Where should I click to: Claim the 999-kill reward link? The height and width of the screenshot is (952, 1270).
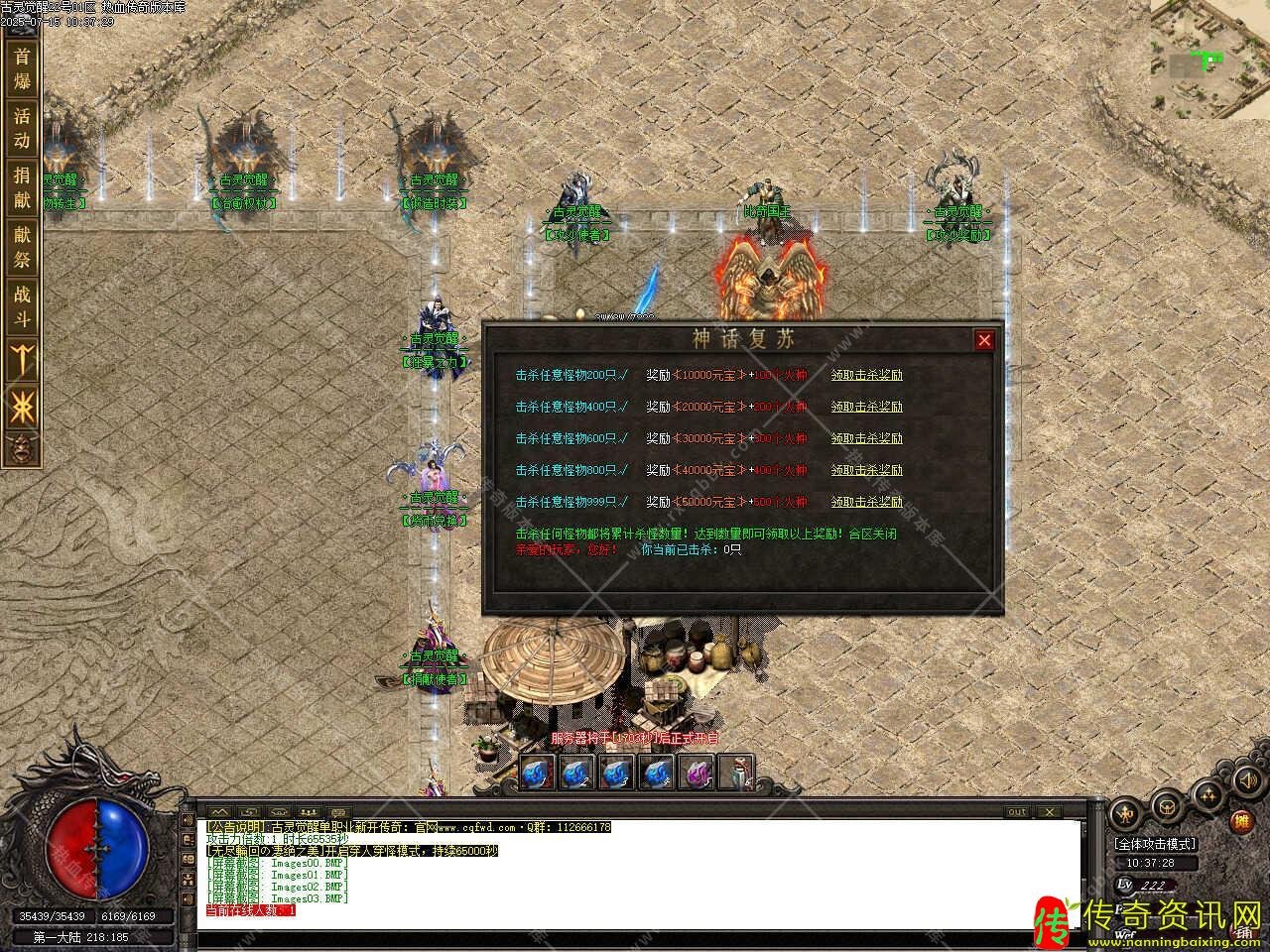click(x=866, y=502)
